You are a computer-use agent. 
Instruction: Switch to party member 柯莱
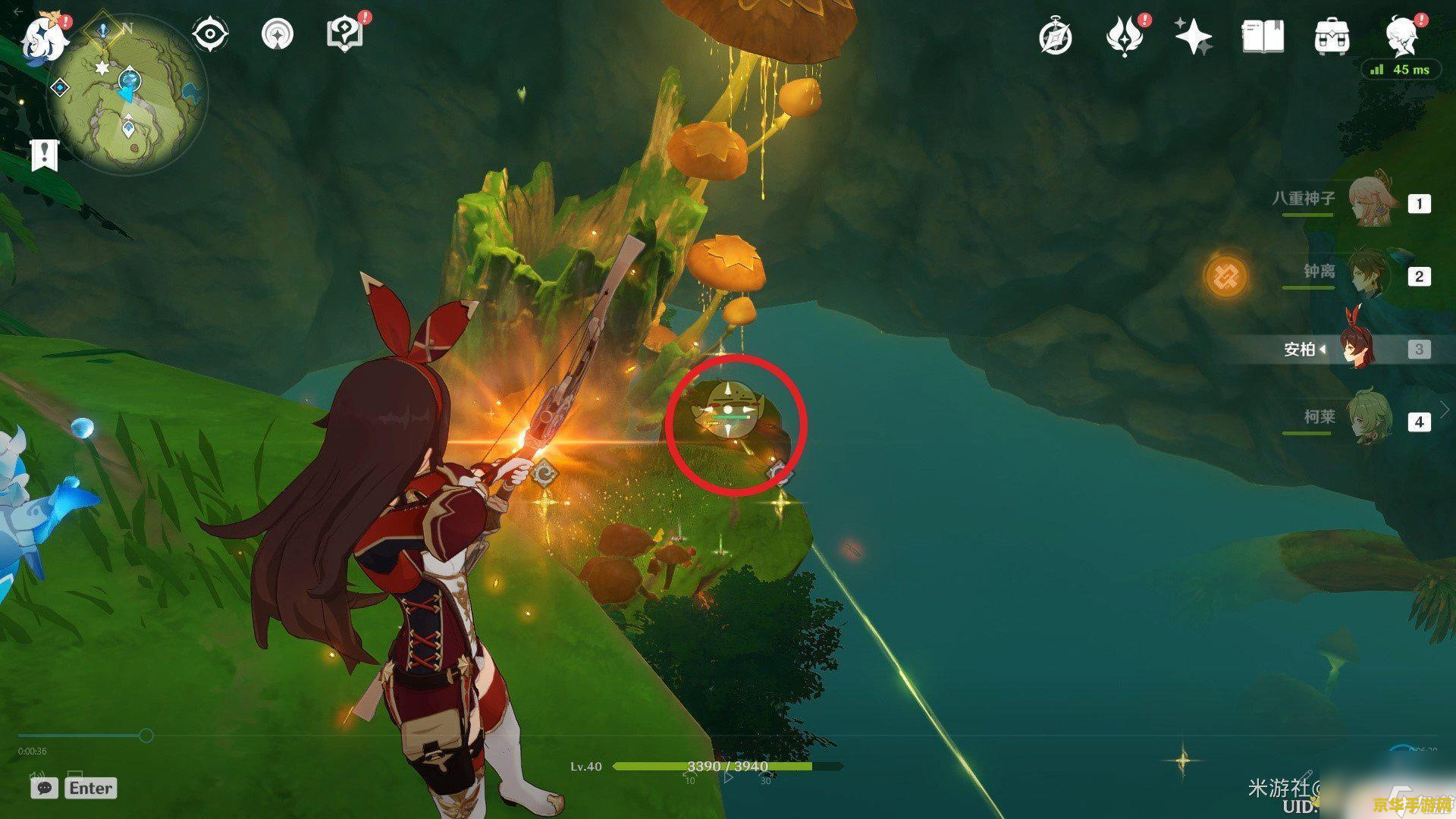(1373, 419)
